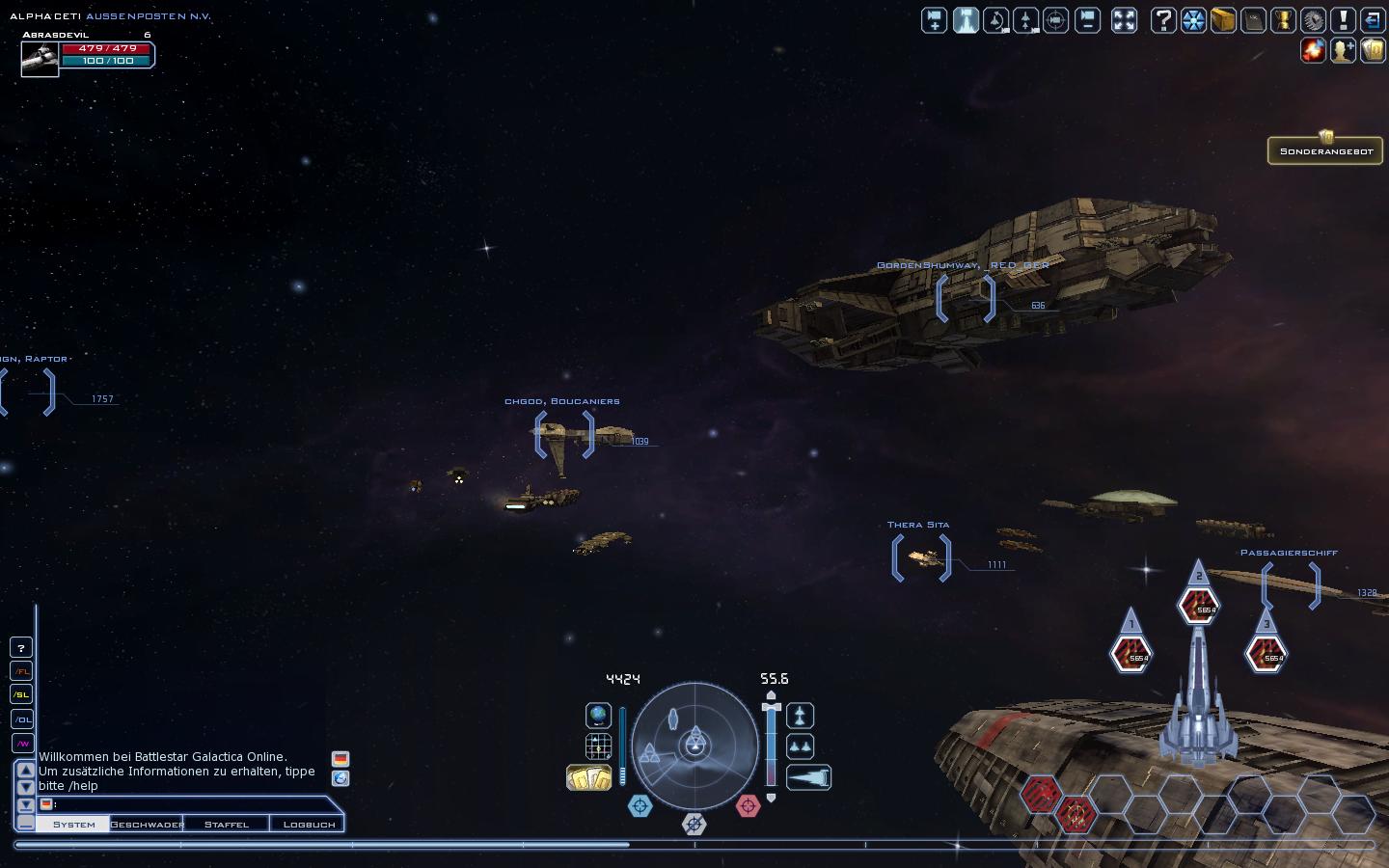
Task: Open the question mark help icon in the top toolbar
Action: click(1163, 20)
